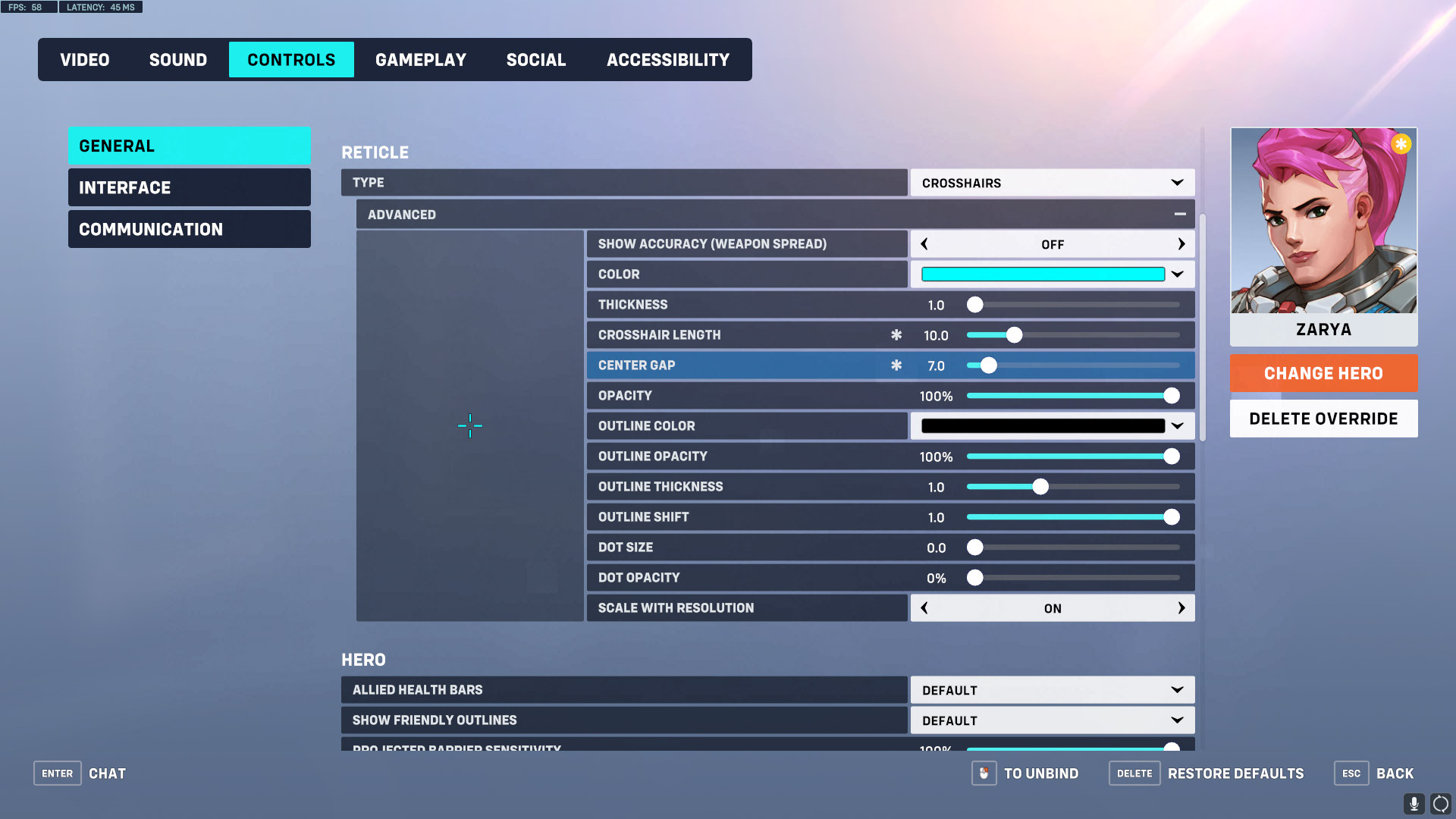Click the ESC key icon beside Back
Viewport: 1456px width, 819px height.
tap(1351, 773)
